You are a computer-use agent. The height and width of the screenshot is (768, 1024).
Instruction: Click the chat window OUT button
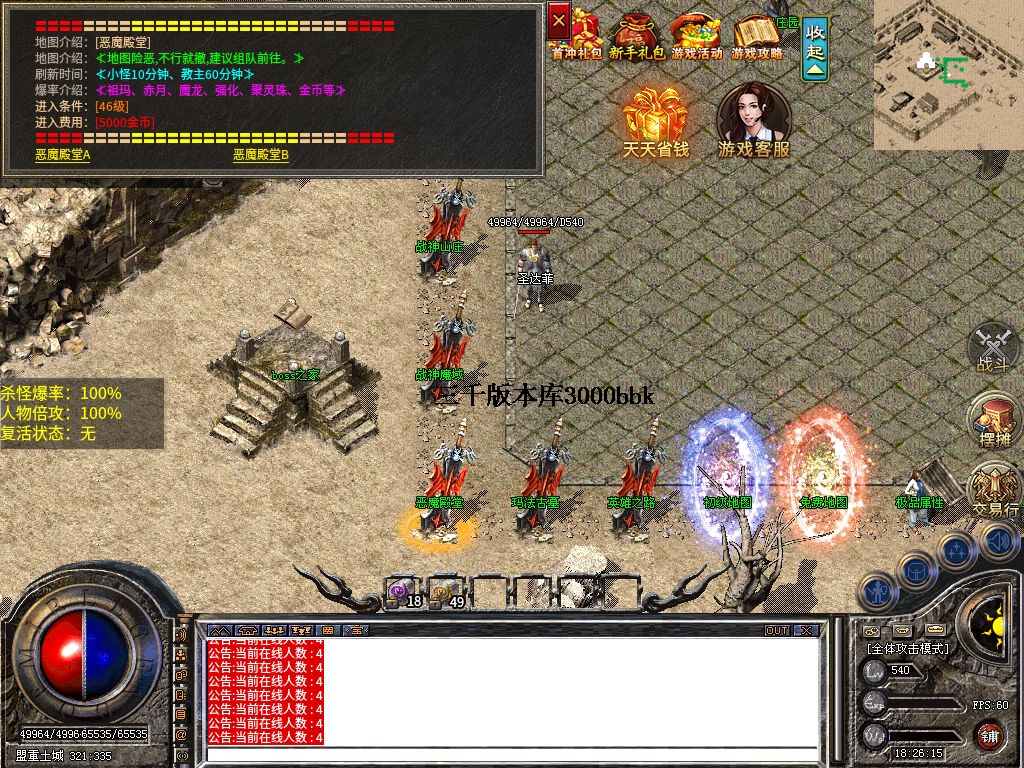click(777, 631)
